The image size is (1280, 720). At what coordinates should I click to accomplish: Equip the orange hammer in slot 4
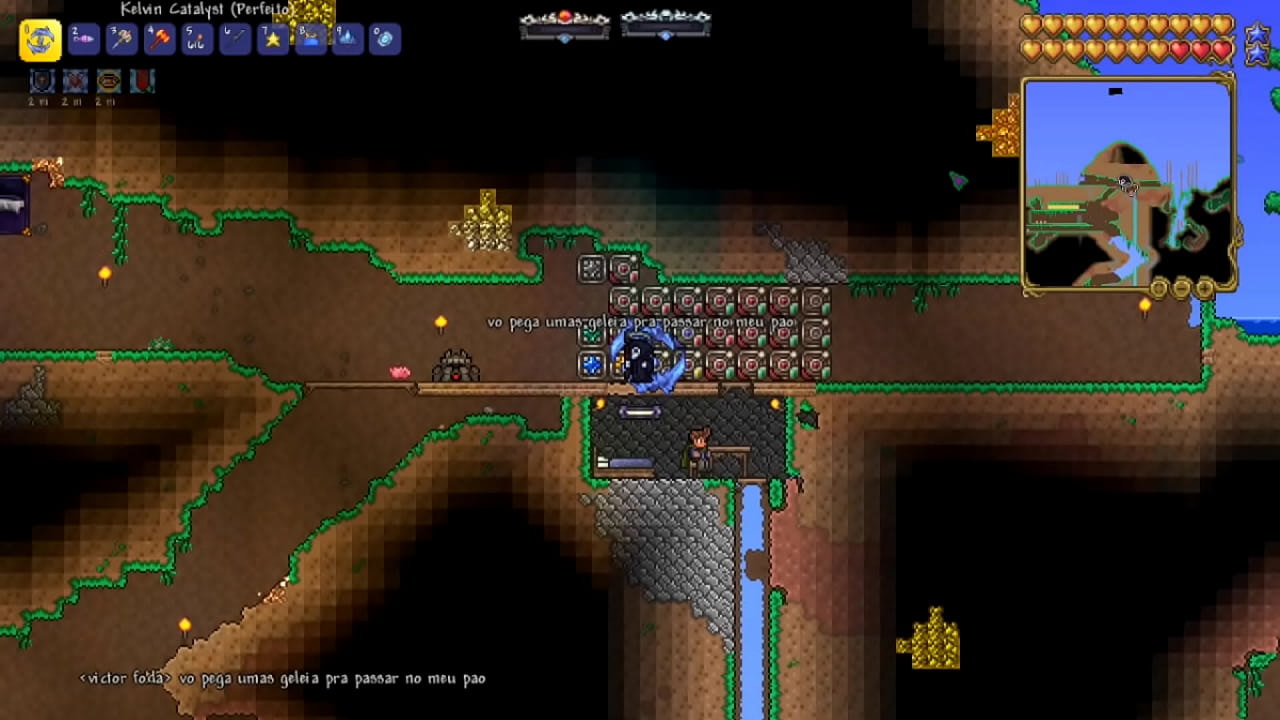pos(159,39)
